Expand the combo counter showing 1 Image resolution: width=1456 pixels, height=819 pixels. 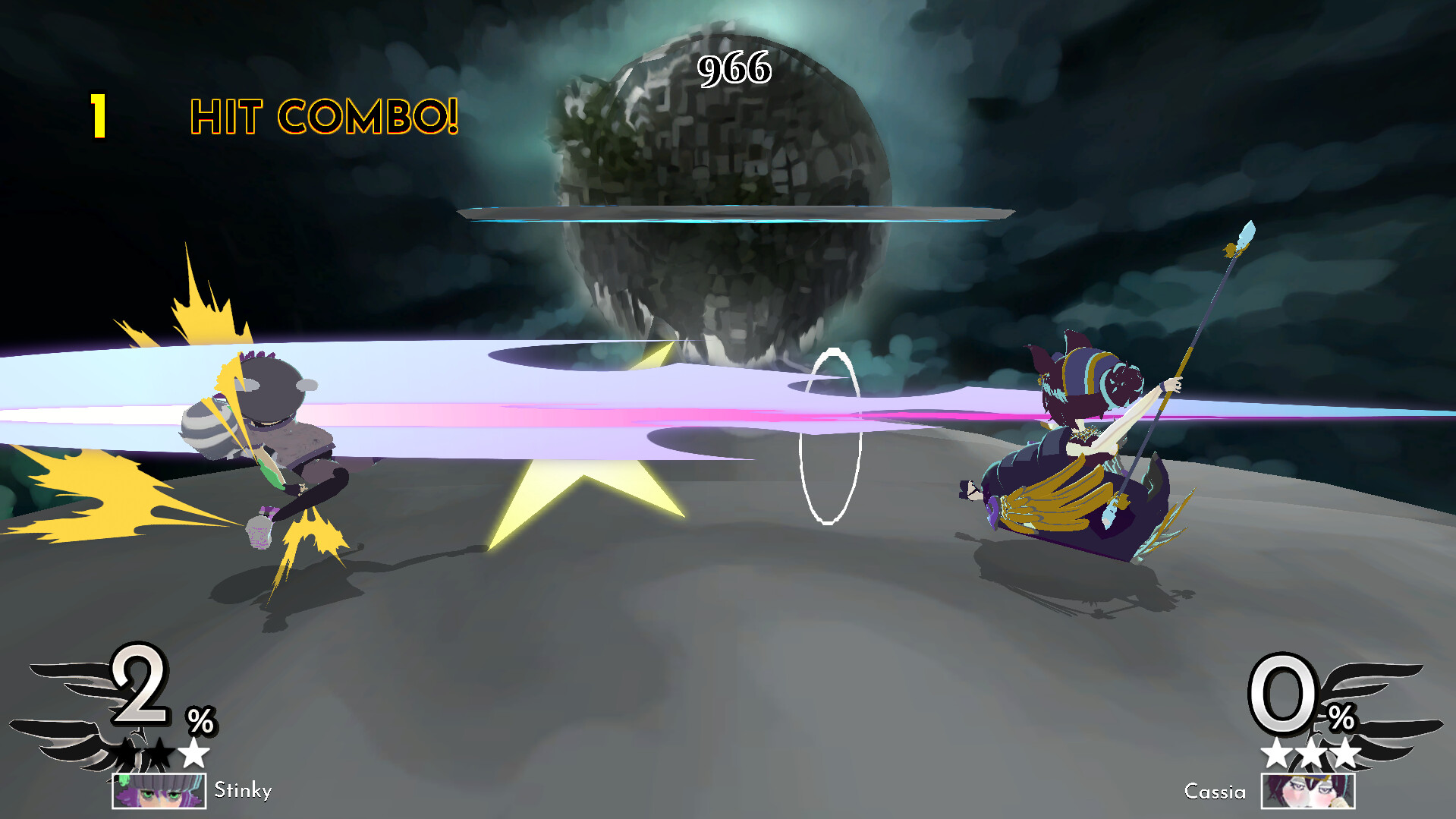tap(98, 114)
